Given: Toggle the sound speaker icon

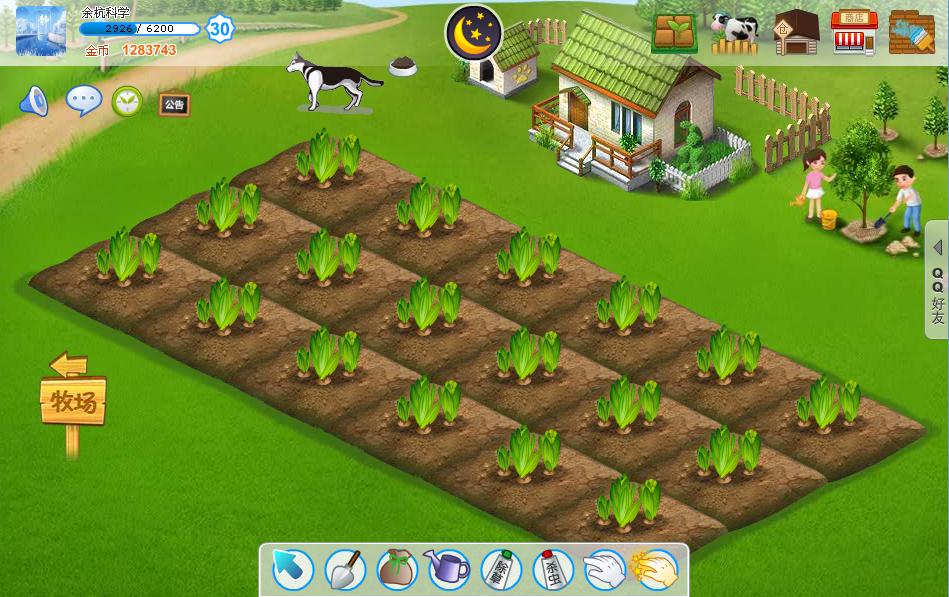Looking at the screenshot, I should (x=34, y=101).
